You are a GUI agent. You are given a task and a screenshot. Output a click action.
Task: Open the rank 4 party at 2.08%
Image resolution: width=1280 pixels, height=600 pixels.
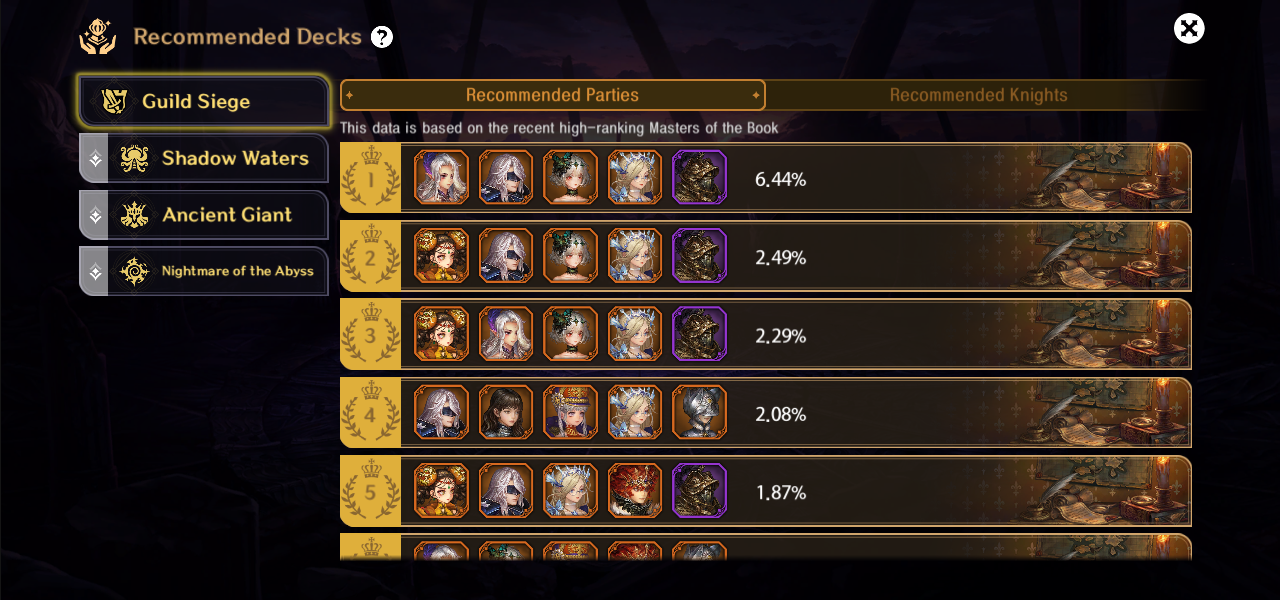click(900, 413)
